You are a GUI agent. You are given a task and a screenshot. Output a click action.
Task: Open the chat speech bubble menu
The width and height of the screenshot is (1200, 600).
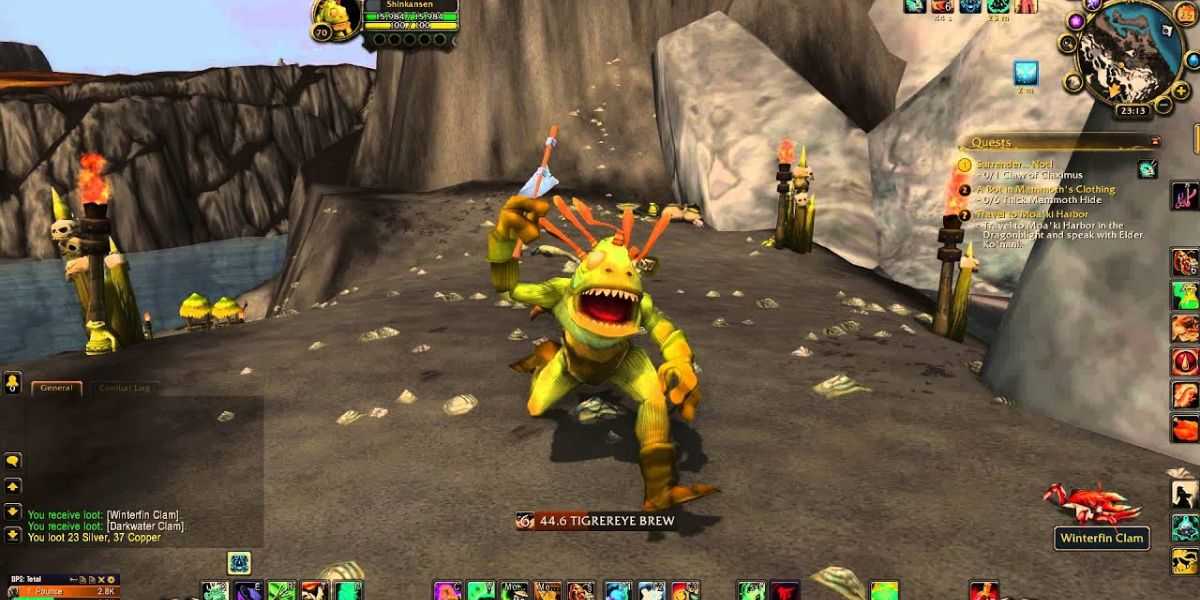point(13,461)
